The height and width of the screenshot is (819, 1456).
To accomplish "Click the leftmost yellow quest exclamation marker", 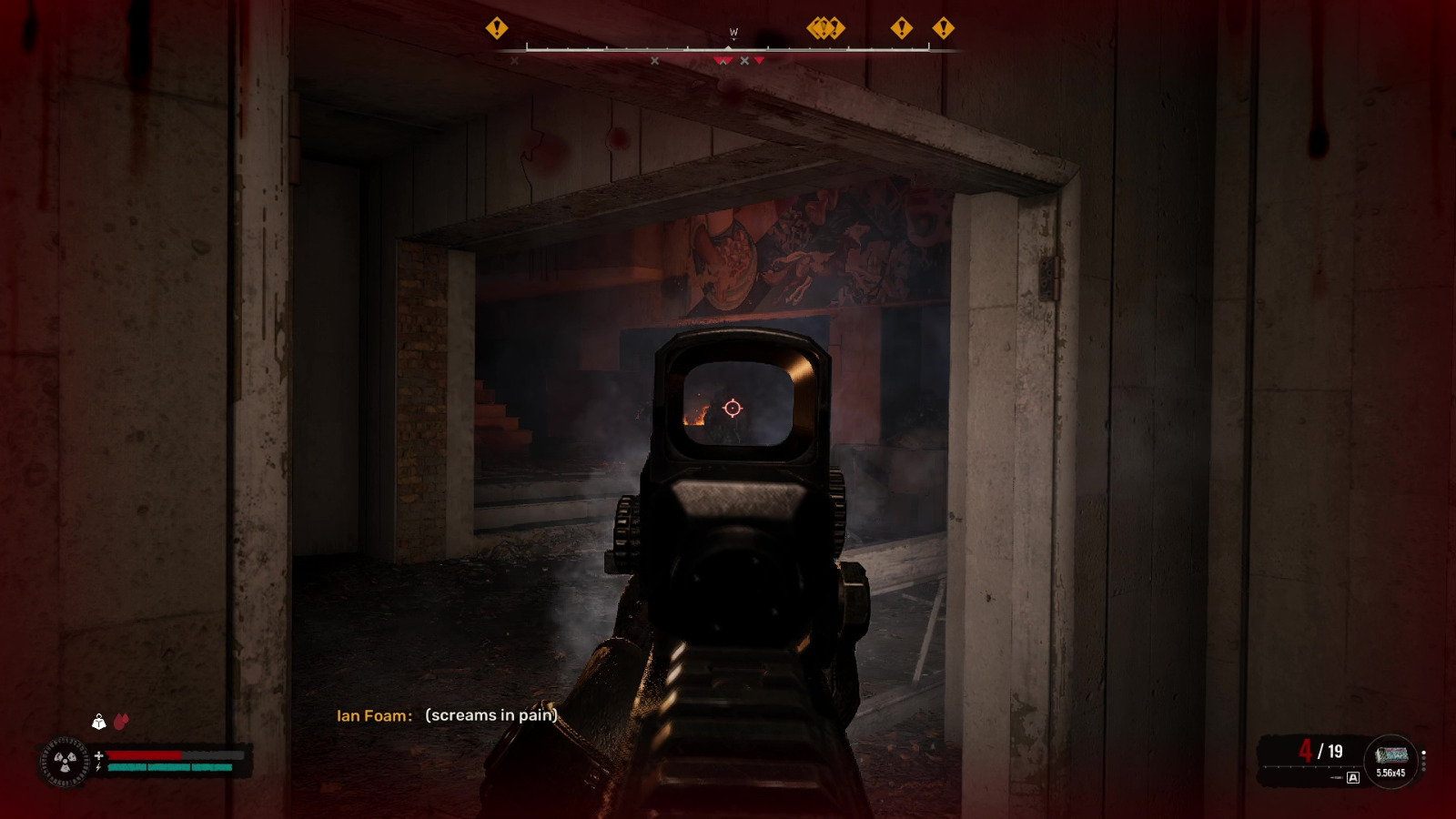I will point(495,29).
